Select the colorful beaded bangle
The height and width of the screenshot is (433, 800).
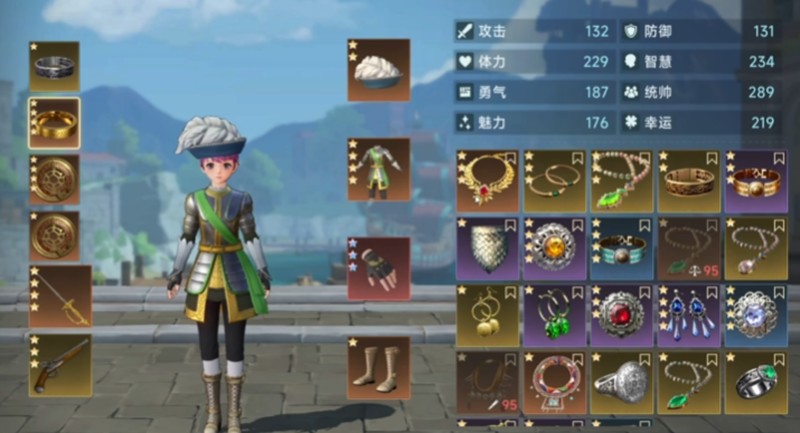[554, 382]
